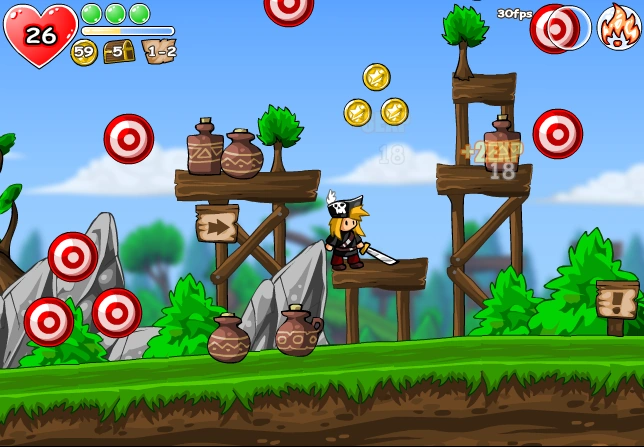This screenshot has height=447, width=644.
Task: Click the treasure chest counter icon
Action: tap(119, 51)
